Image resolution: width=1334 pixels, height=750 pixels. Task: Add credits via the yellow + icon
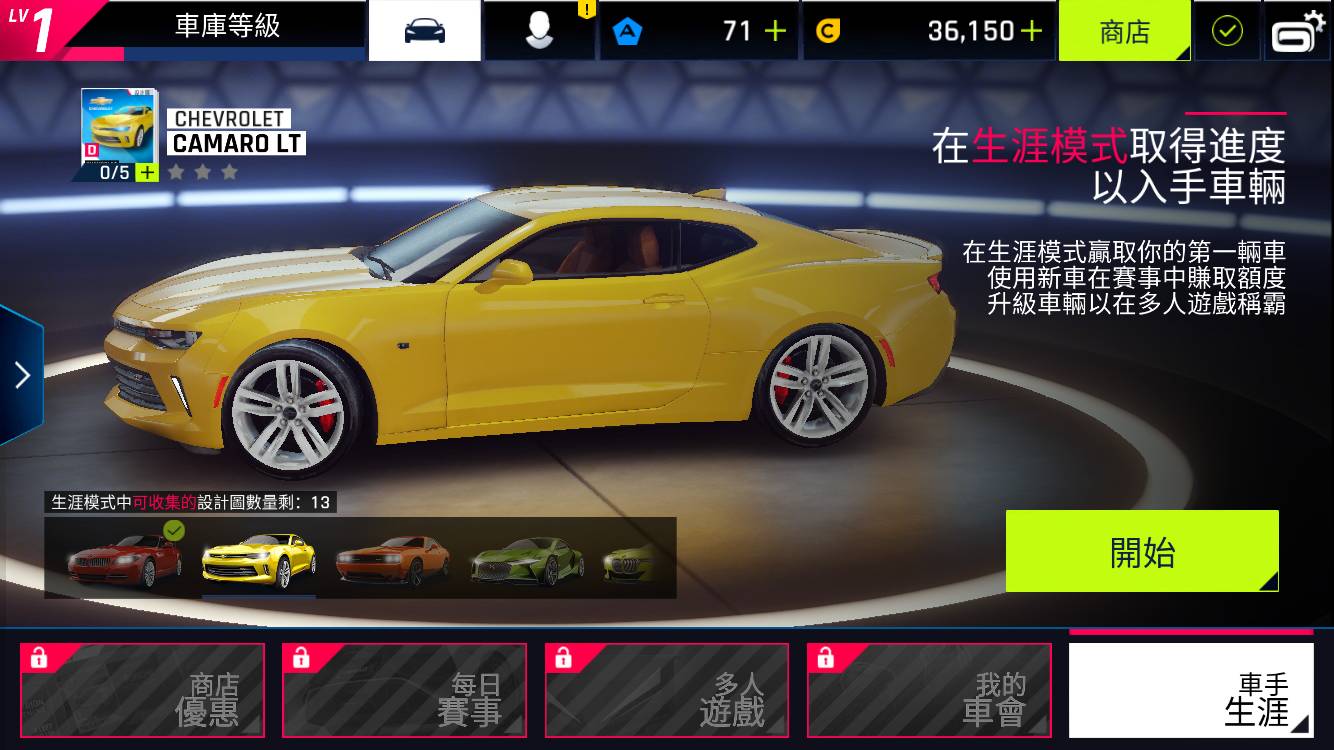click(x=1030, y=31)
